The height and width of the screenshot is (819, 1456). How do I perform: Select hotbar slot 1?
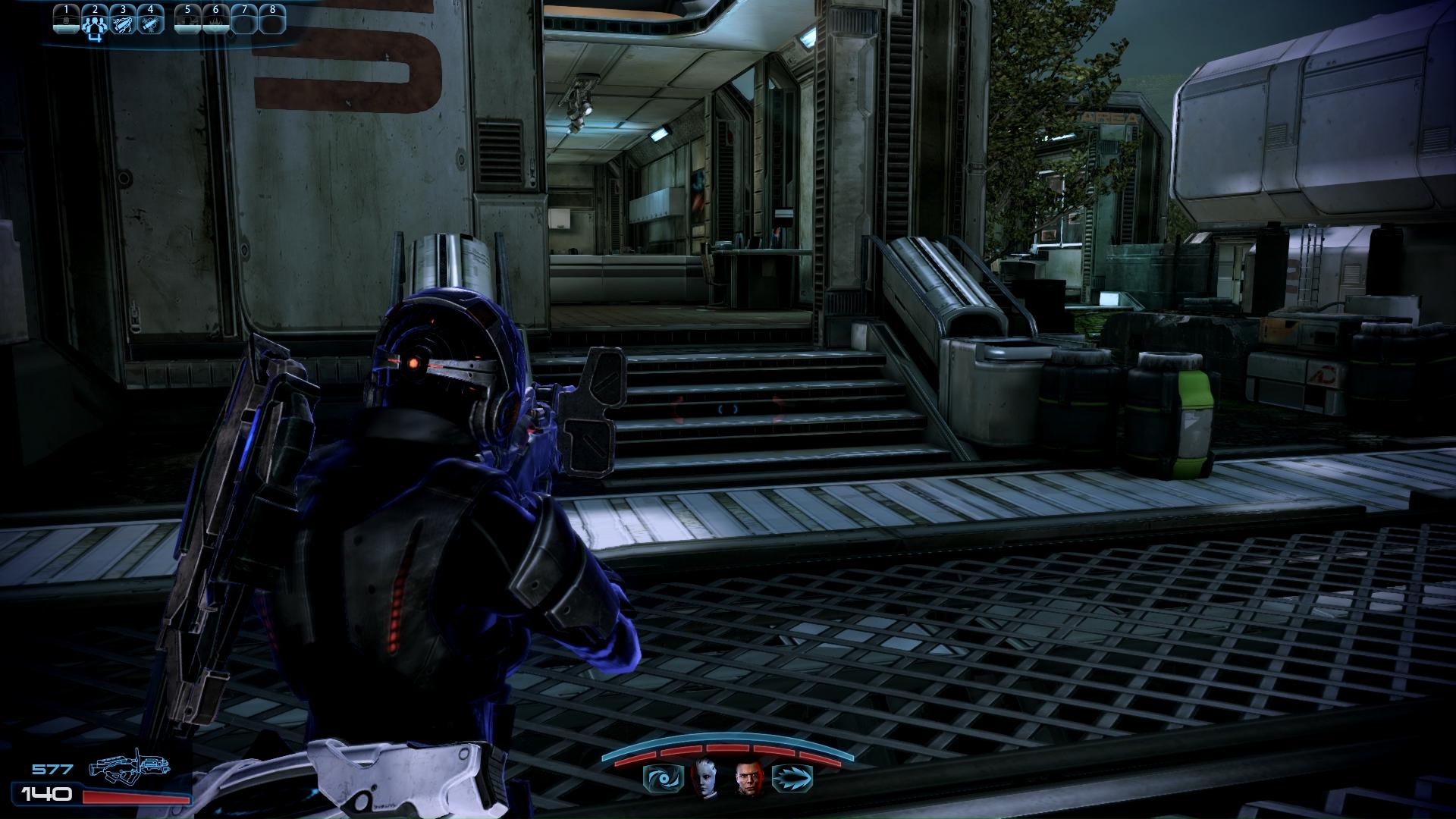tap(67, 20)
